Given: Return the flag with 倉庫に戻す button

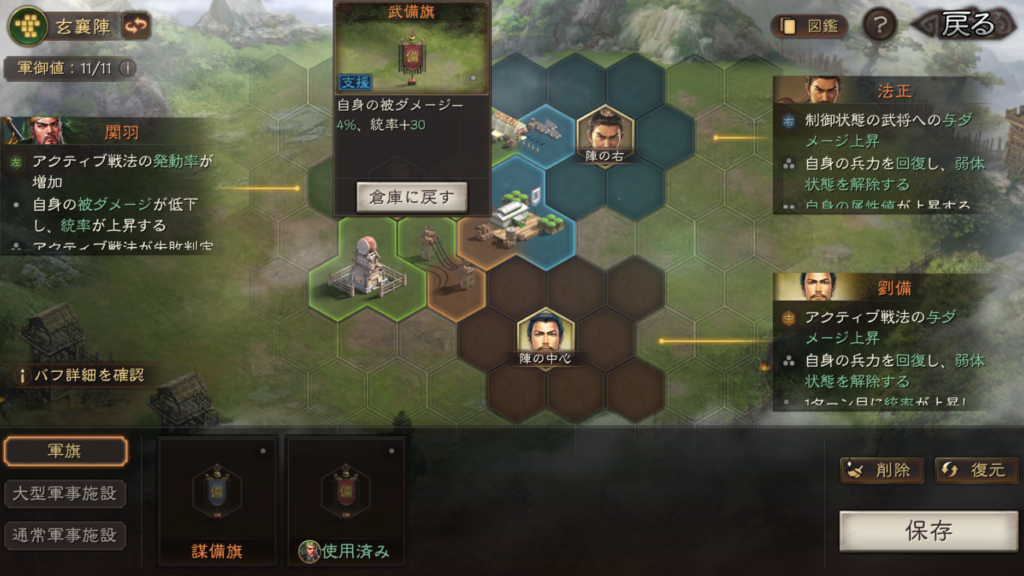Looking at the screenshot, I should click(412, 197).
